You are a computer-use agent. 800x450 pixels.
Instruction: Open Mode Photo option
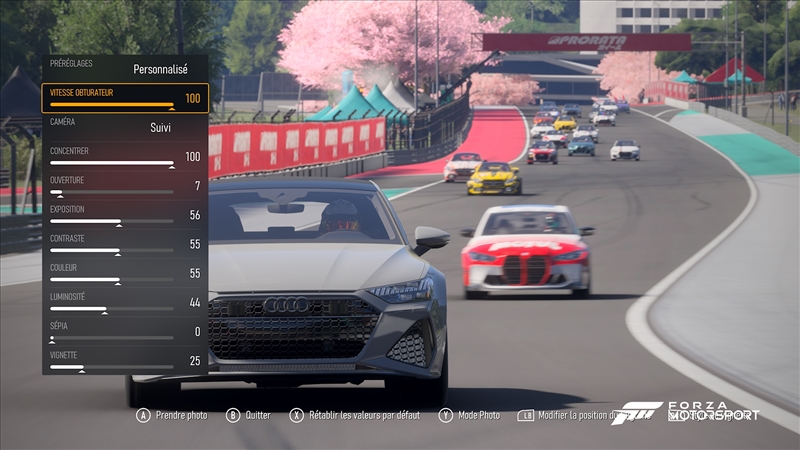(469, 415)
